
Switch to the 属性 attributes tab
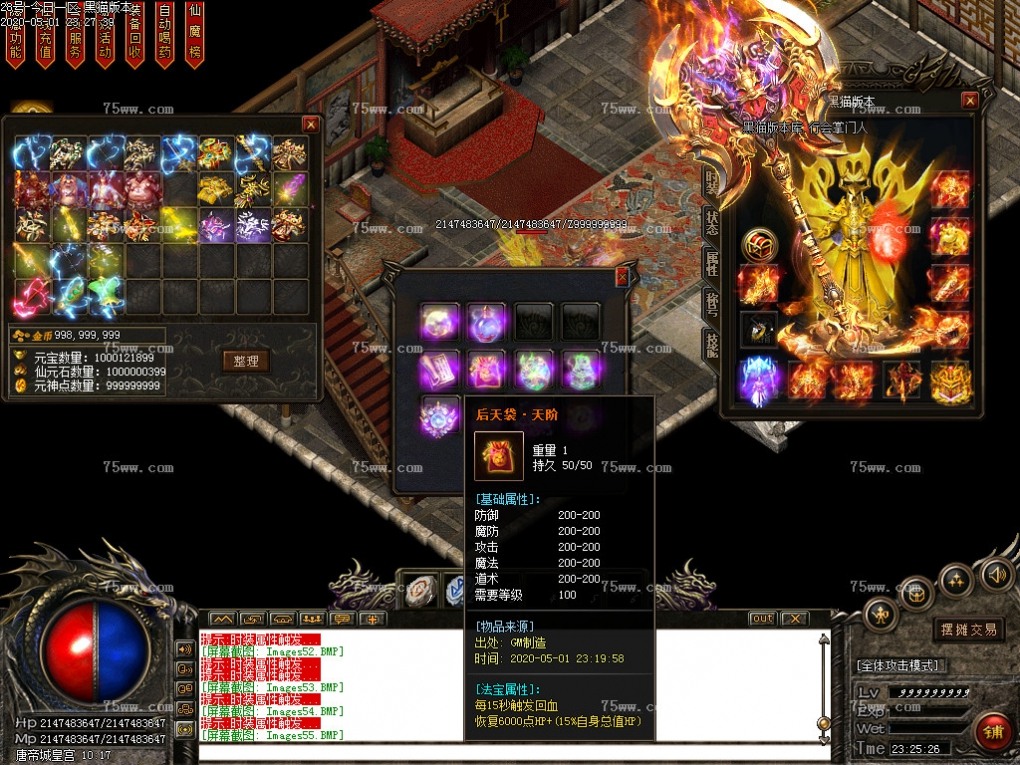[x=711, y=263]
